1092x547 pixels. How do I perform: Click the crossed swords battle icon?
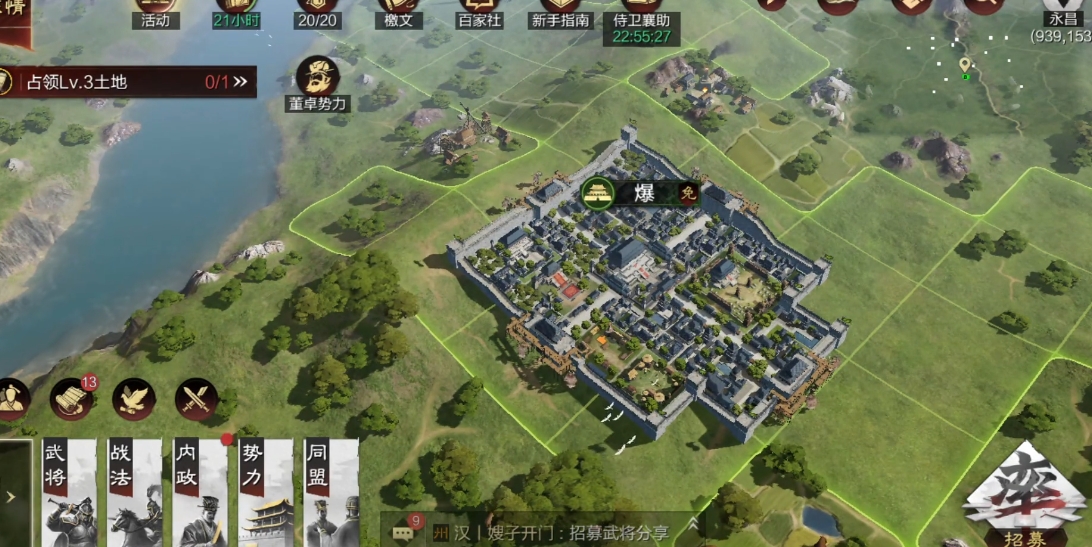(x=196, y=399)
